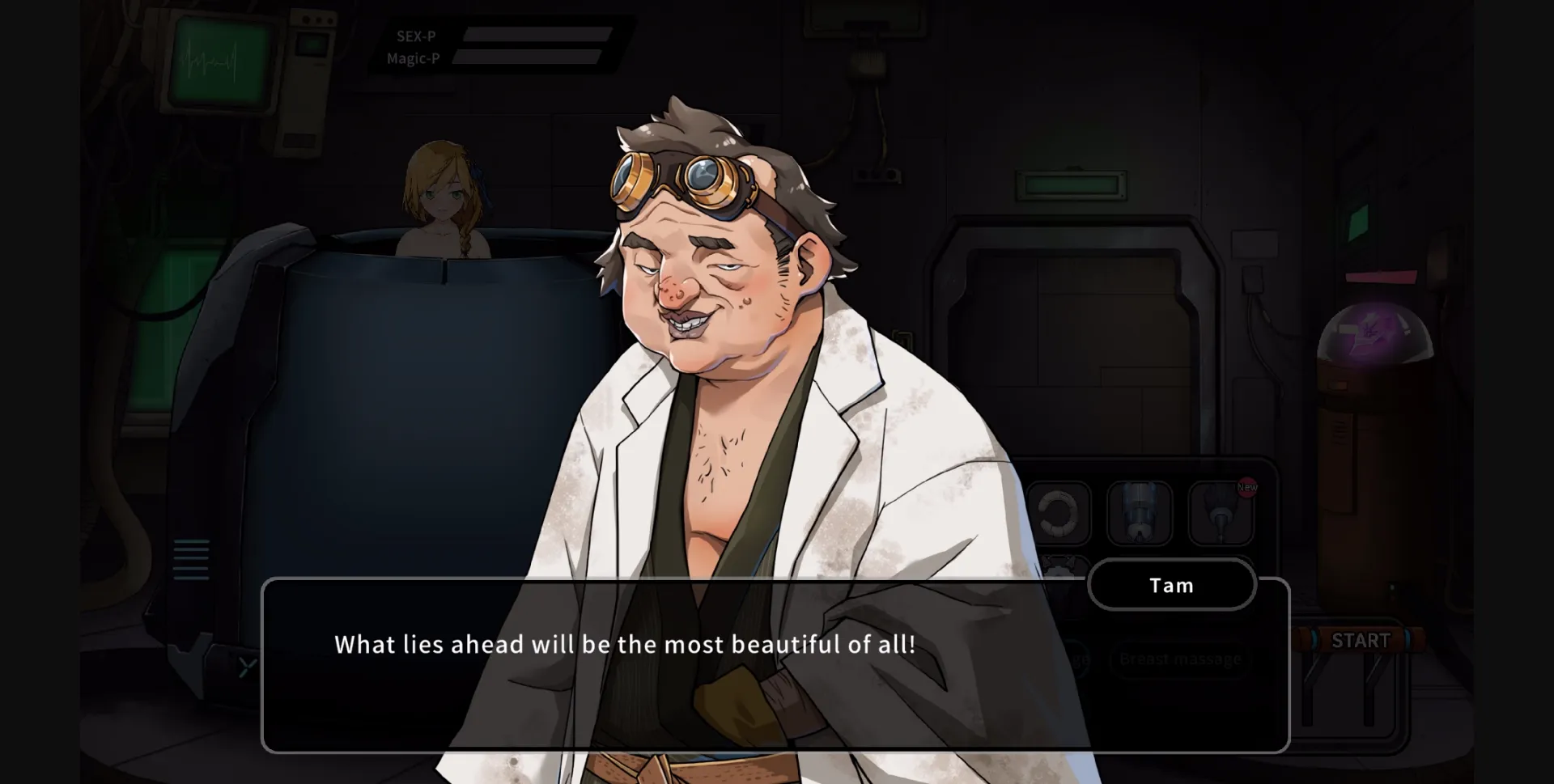Advance the dialogue by clicking Tam's text box
The image size is (1554, 784).
[x=775, y=665]
